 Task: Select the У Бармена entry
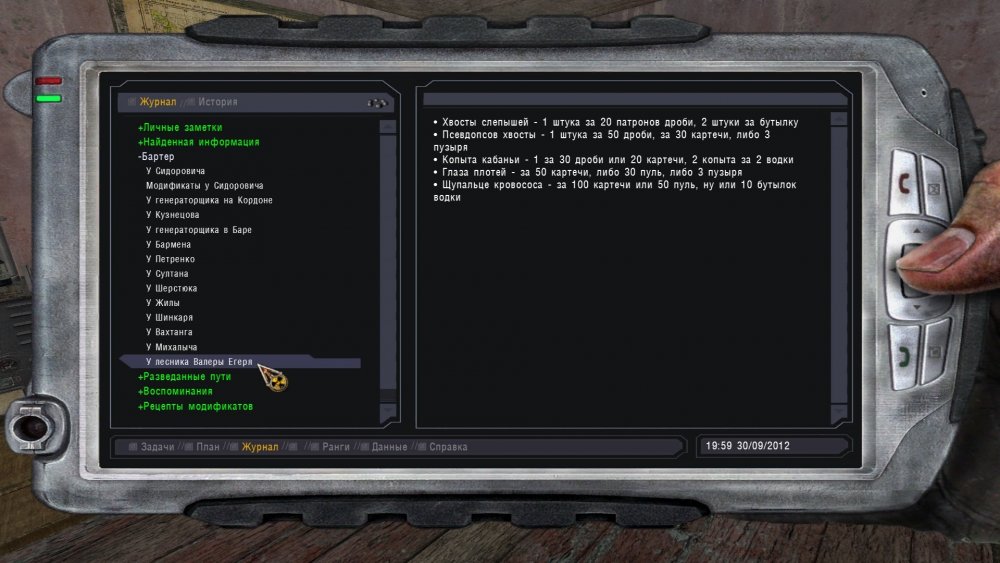(168, 245)
